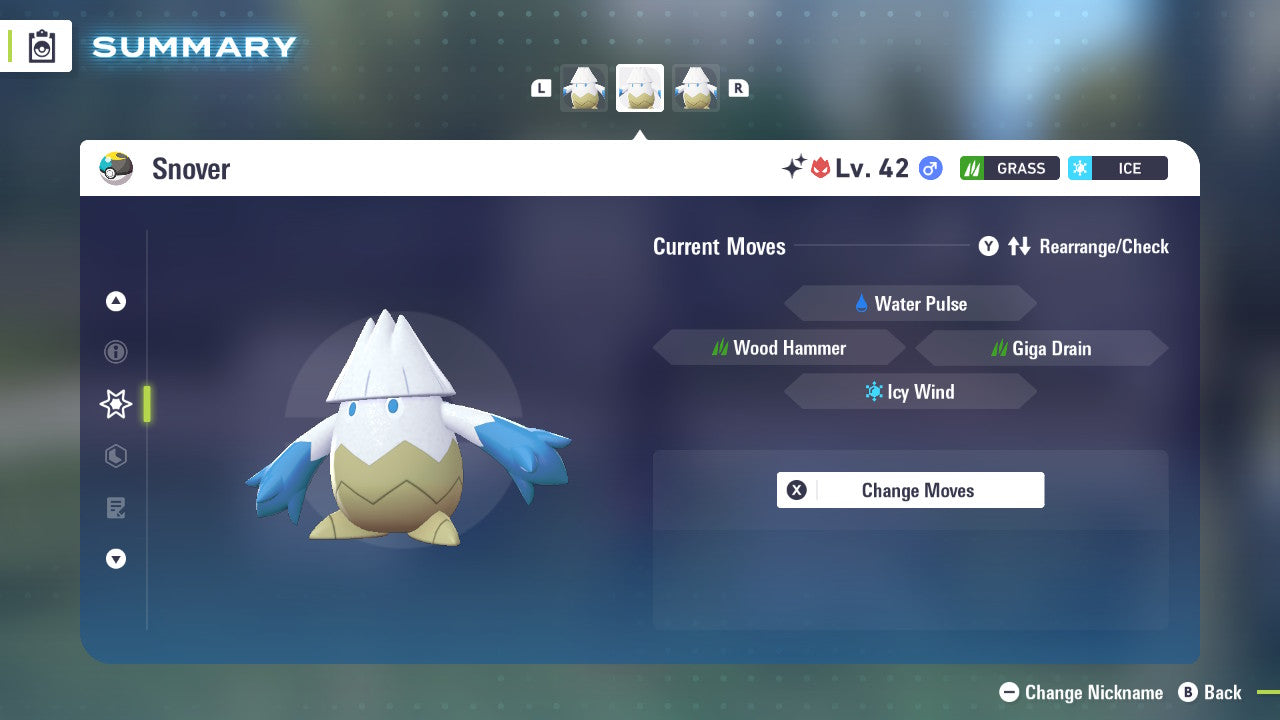Toggle the ICE type badge
Screen dimensions: 1280x720
coord(1117,168)
